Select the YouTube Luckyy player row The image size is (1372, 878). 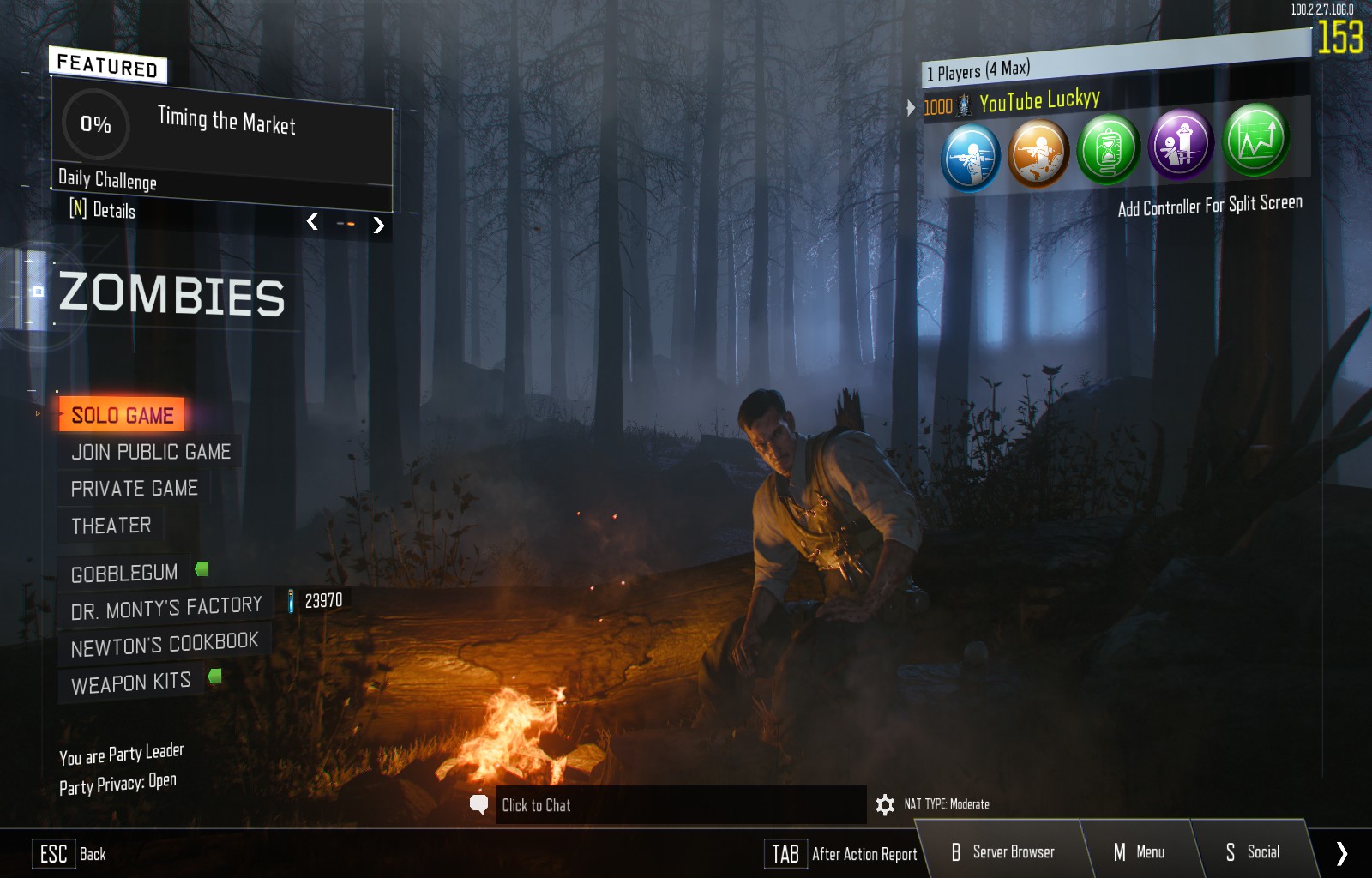pos(1039,102)
